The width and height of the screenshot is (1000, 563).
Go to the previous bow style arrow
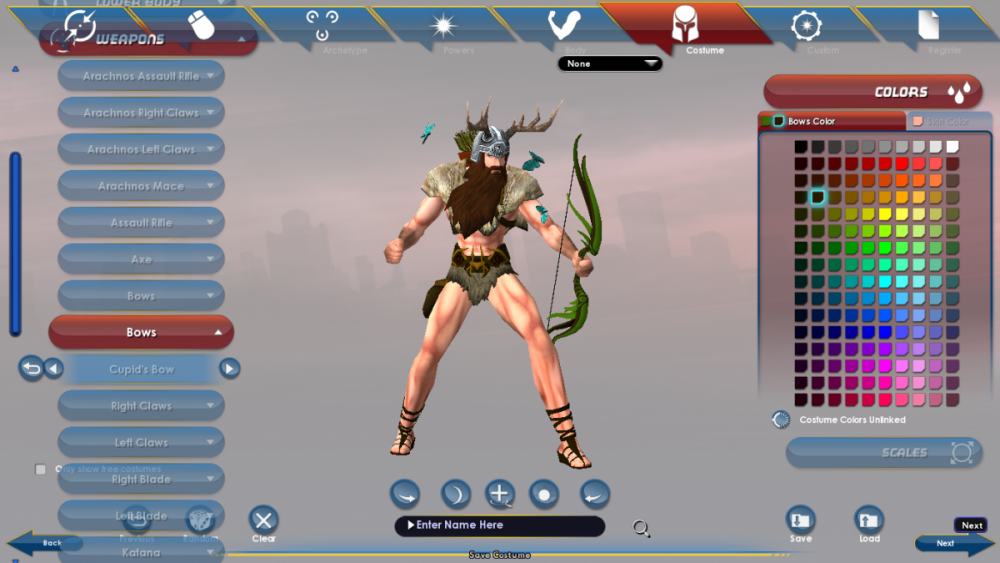pyautogui.click(x=54, y=369)
